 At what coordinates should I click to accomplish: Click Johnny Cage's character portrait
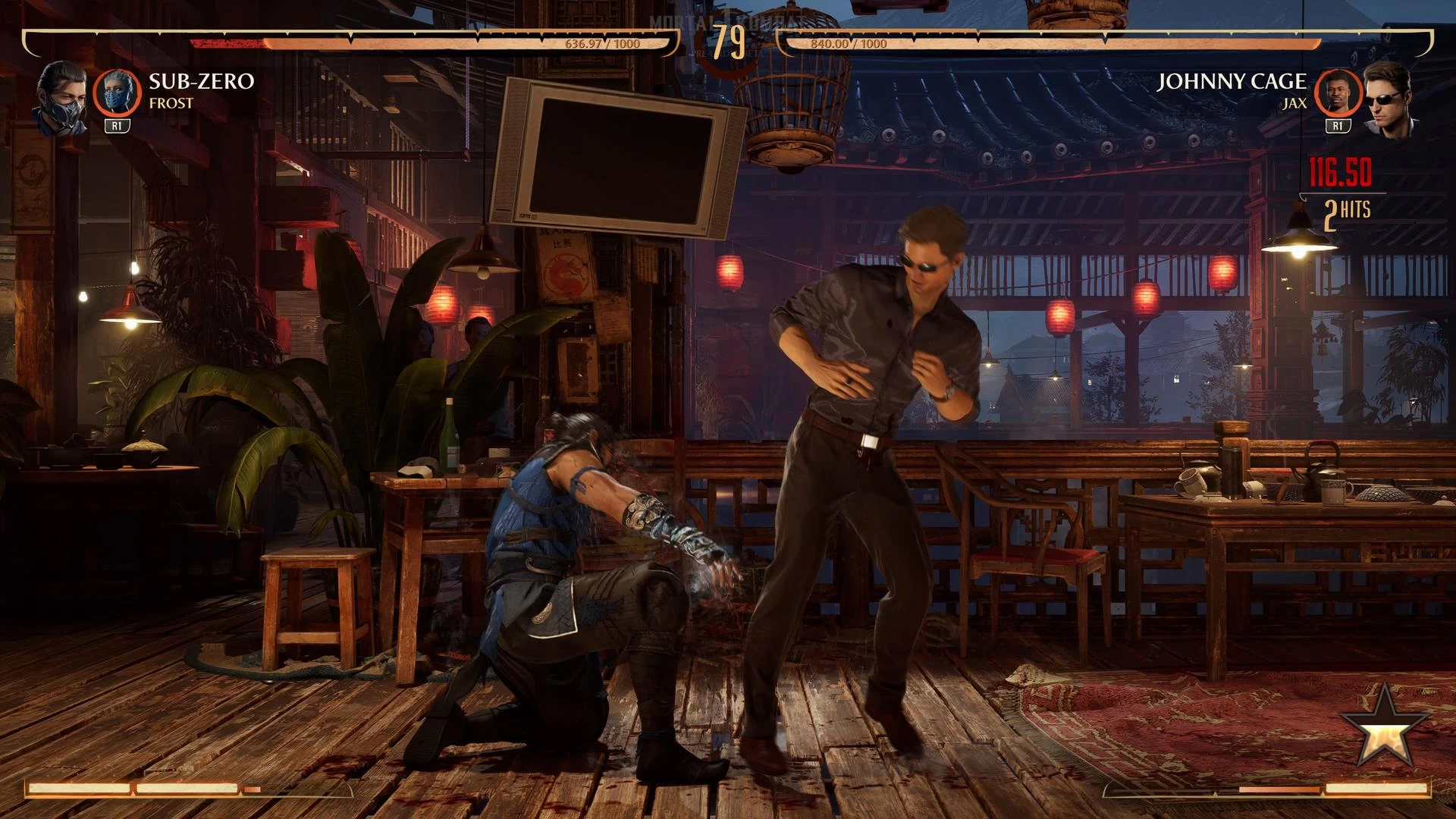tap(1389, 100)
